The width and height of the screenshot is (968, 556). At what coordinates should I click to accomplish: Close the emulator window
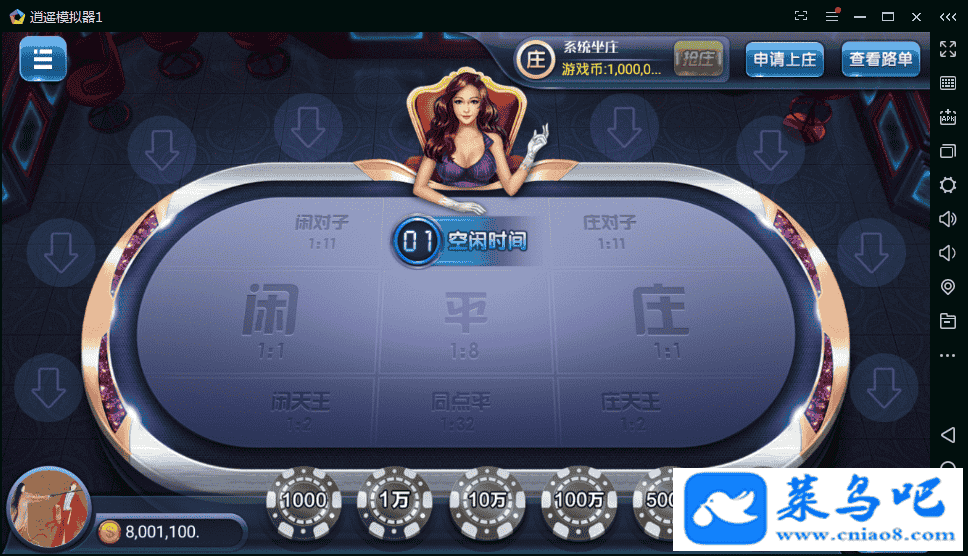pos(916,16)
